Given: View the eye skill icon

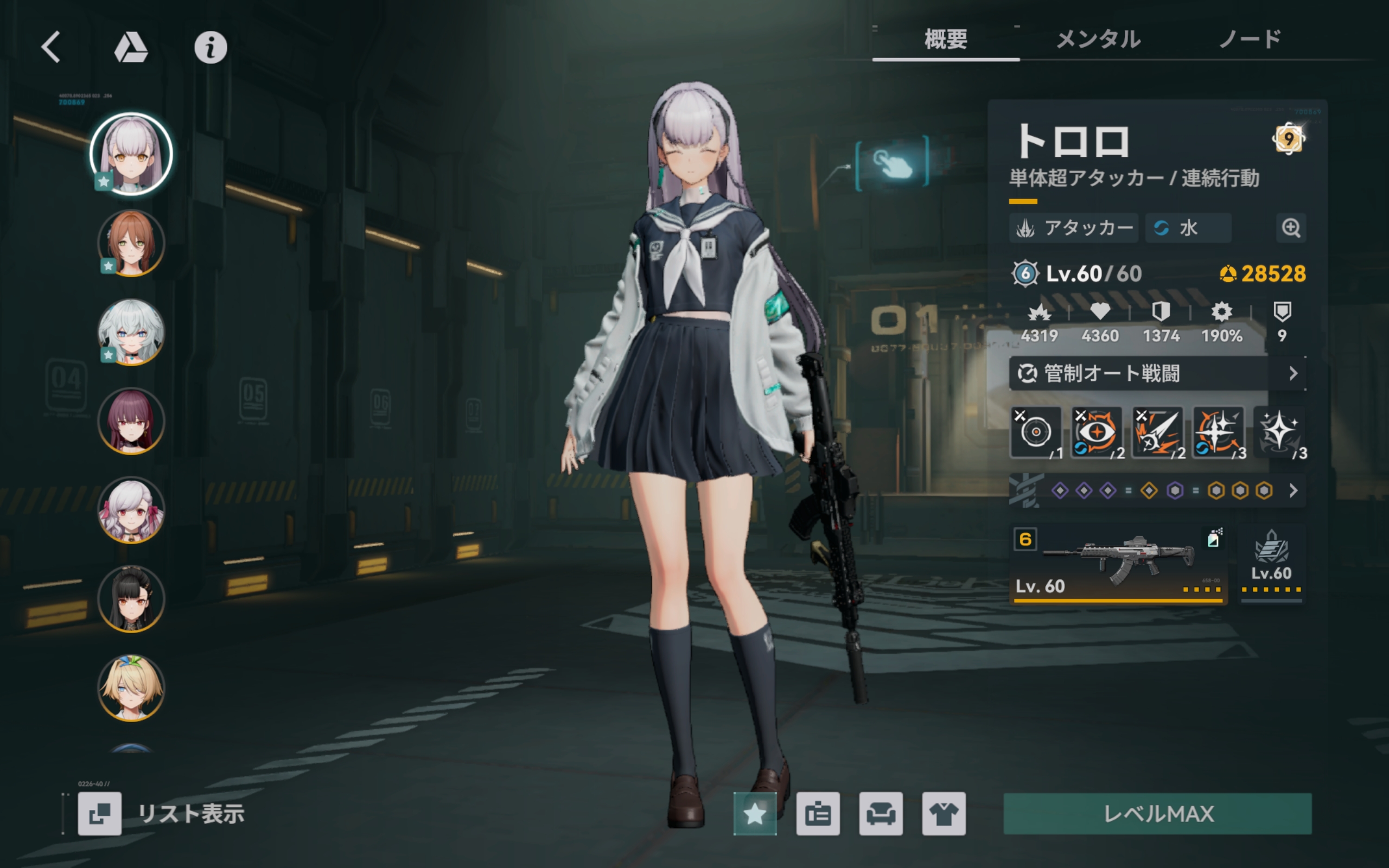Looking at the screenshot, I should pyautogui.click(x=1095, y=432).
